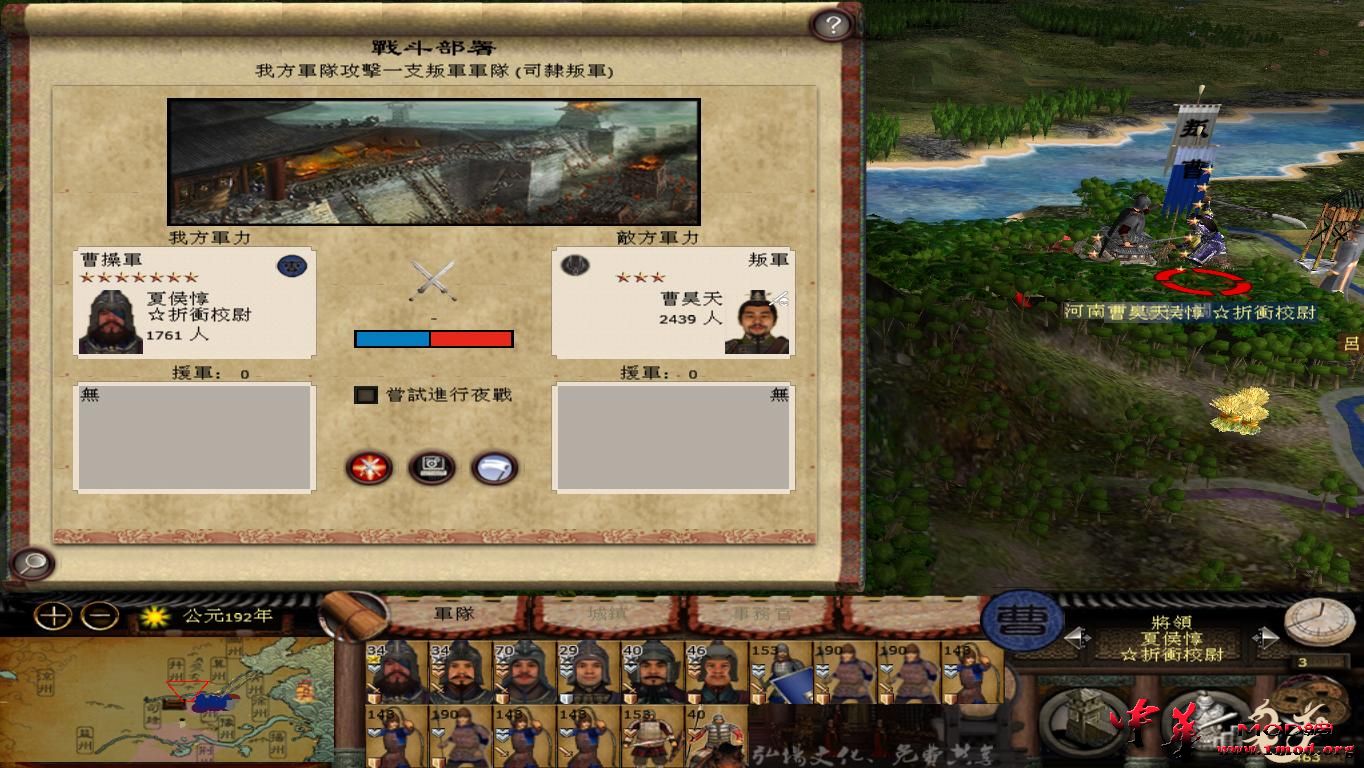The height and width of the screenshot is (768, 1364).
Task: Click the blue-red battle odds bar
Action: point(433,338)
